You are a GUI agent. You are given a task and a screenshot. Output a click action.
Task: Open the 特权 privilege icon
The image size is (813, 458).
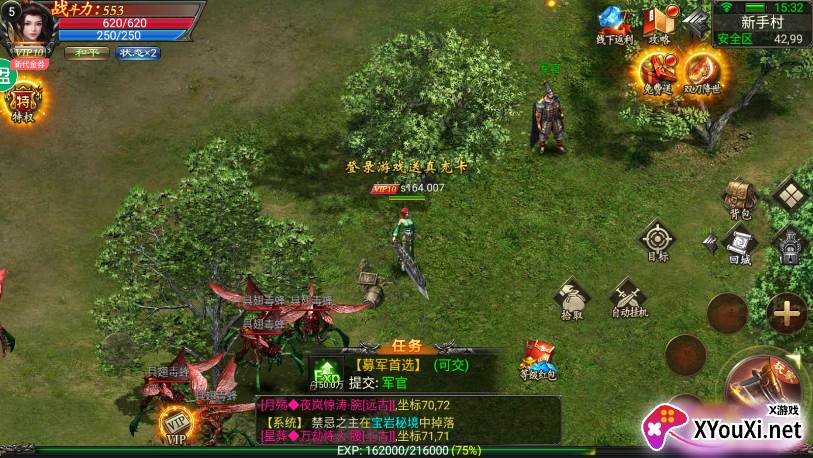coord(21,104)
